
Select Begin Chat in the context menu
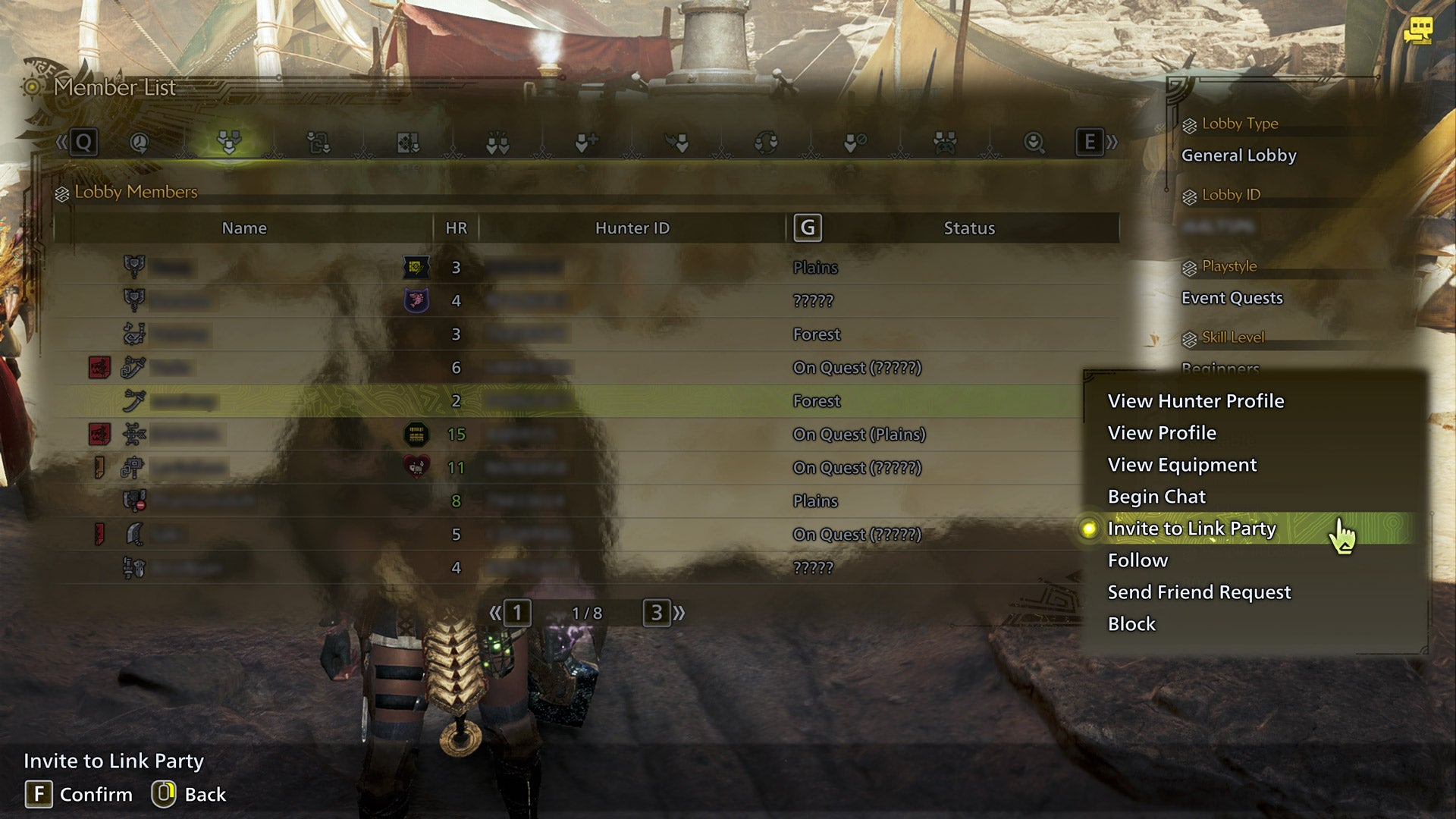1156,497
